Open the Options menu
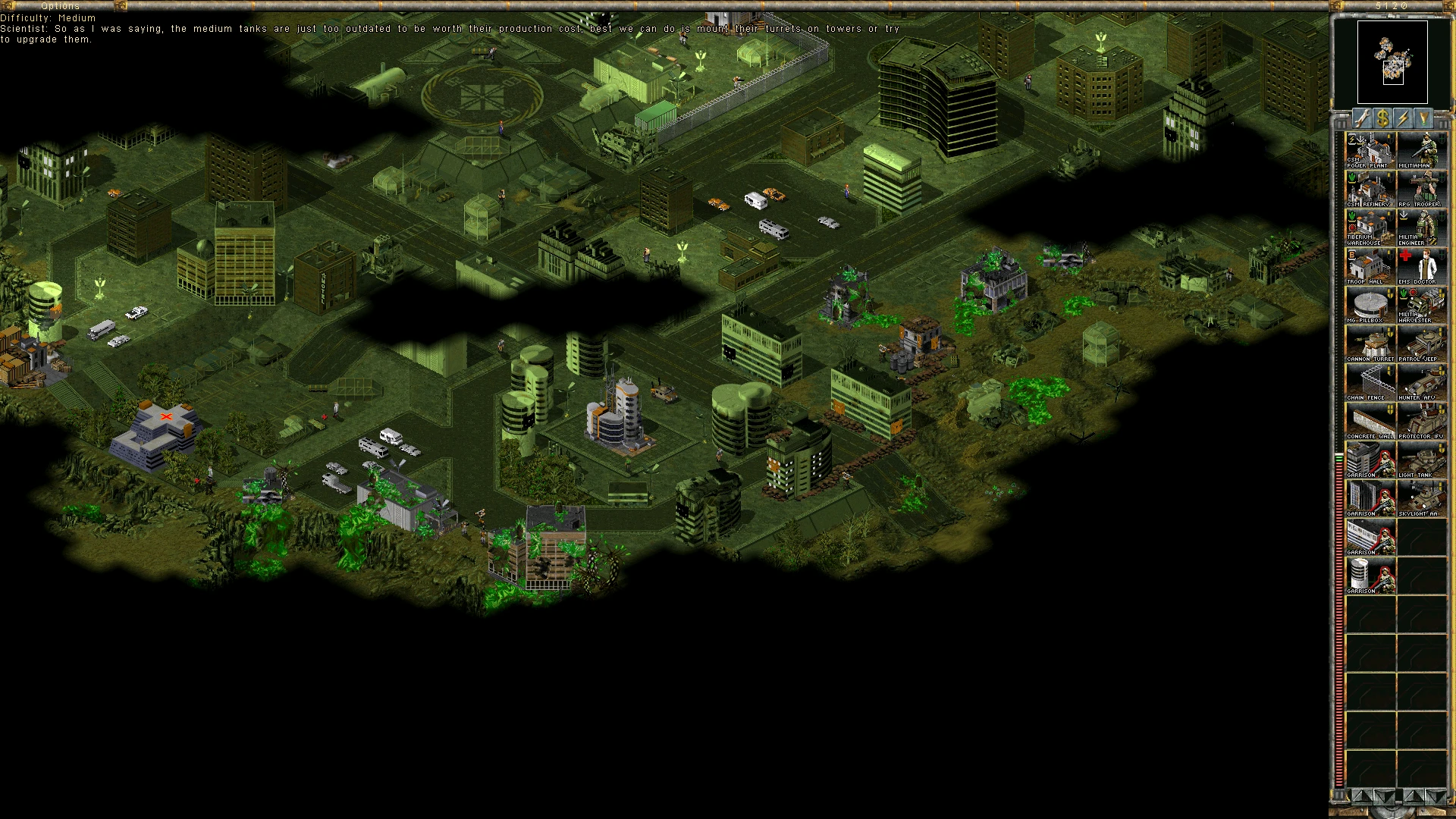1456x819 pixels. click(x=60, y=6)
